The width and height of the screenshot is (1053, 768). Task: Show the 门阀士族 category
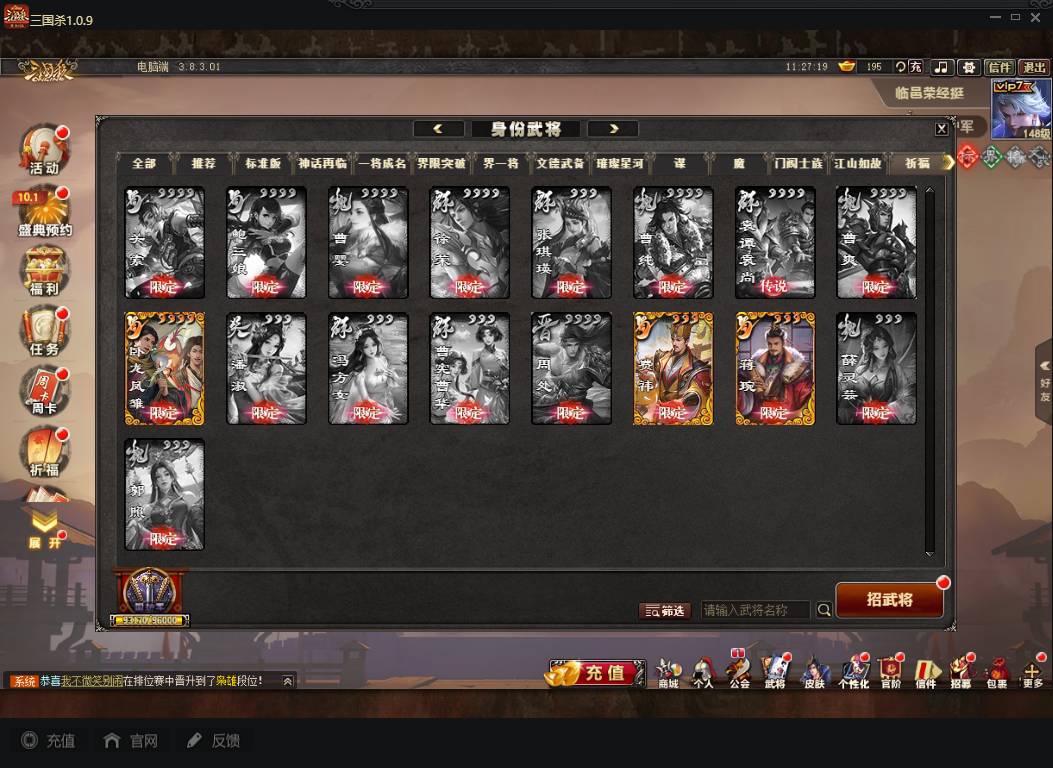tap(798, 163)
